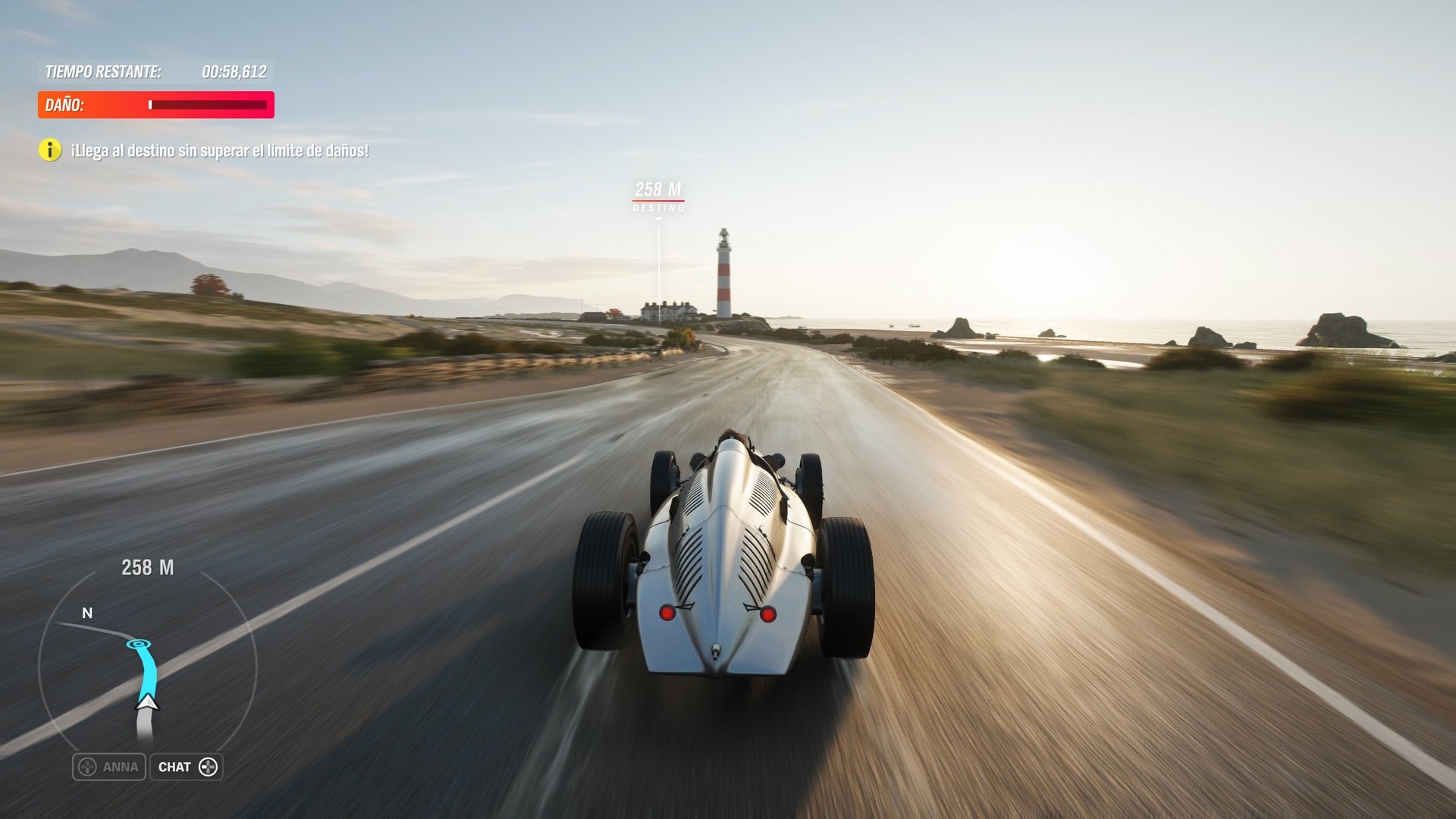Select the 258 M distance label above the minimap
1456x819 pixels.
[x=147, y=566]
